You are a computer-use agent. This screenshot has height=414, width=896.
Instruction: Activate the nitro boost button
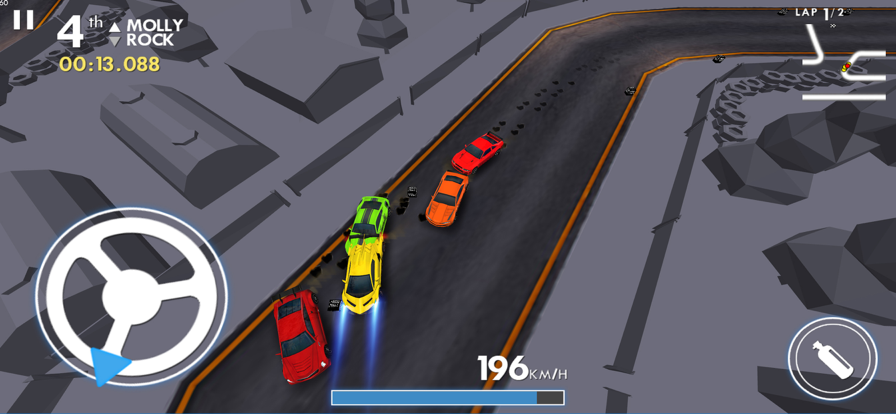coord(832,359)
